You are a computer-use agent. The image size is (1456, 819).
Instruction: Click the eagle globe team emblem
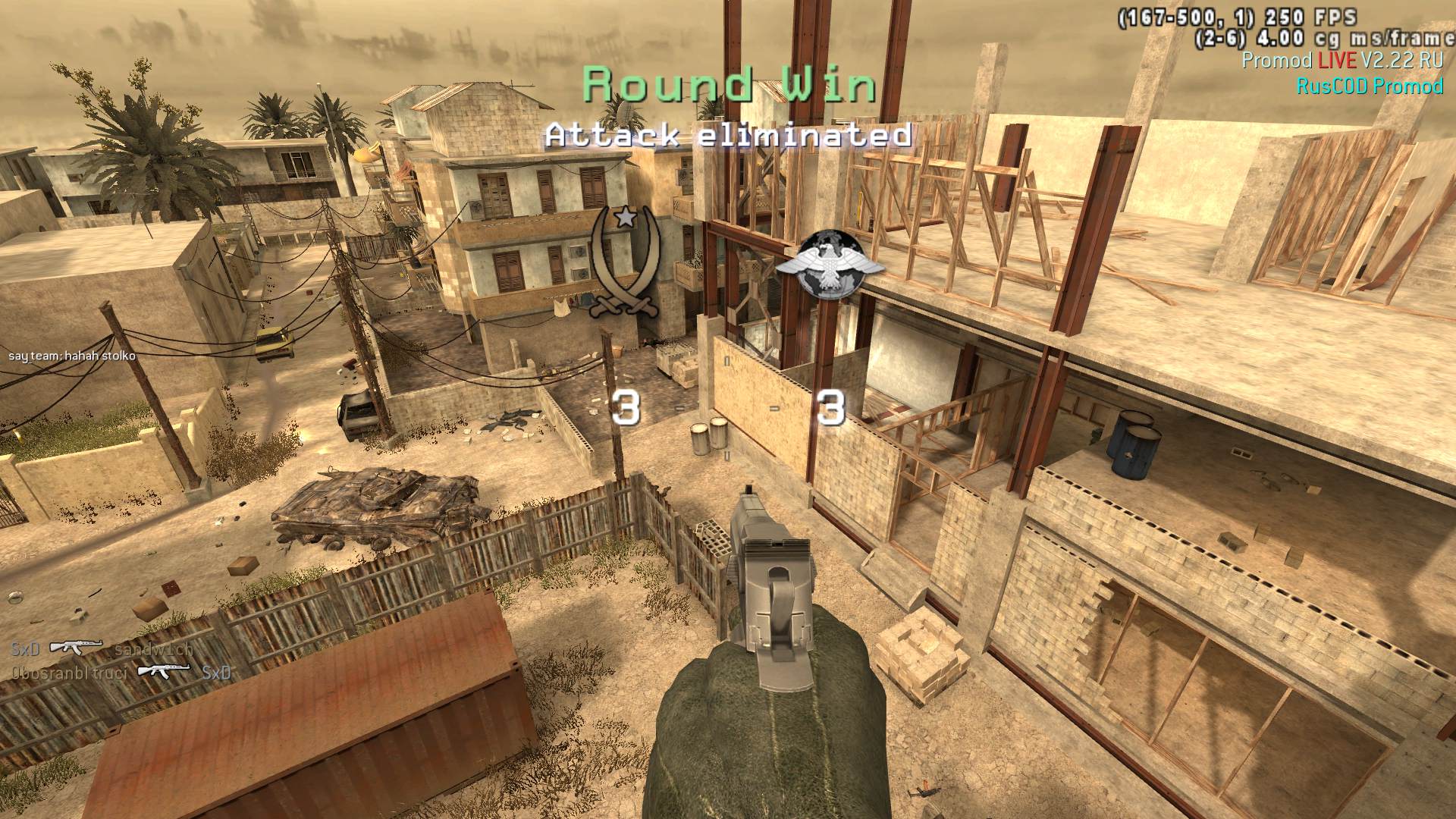[830, 262]
